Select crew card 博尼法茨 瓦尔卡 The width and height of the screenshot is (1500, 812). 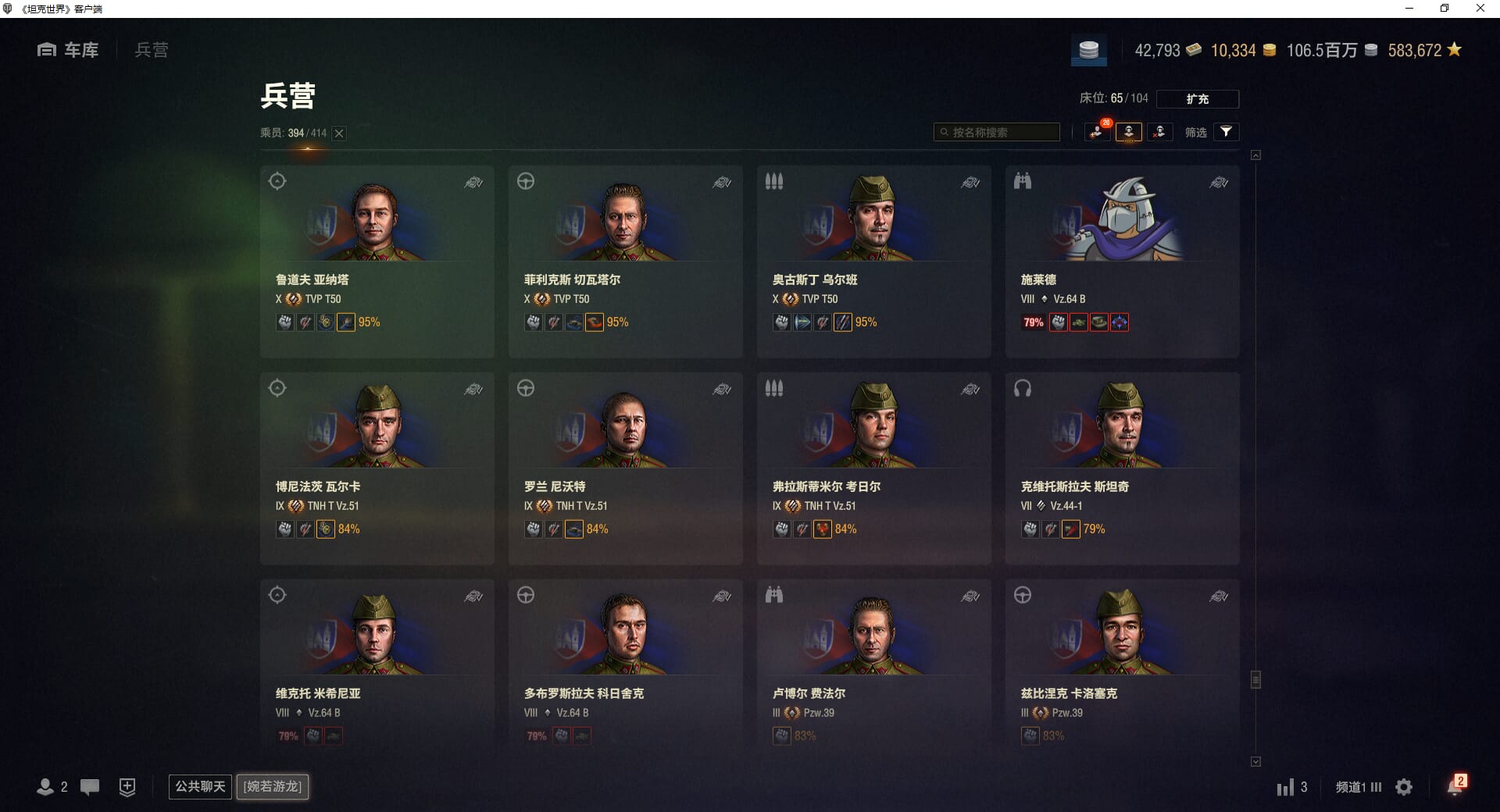tap(377, 468)
